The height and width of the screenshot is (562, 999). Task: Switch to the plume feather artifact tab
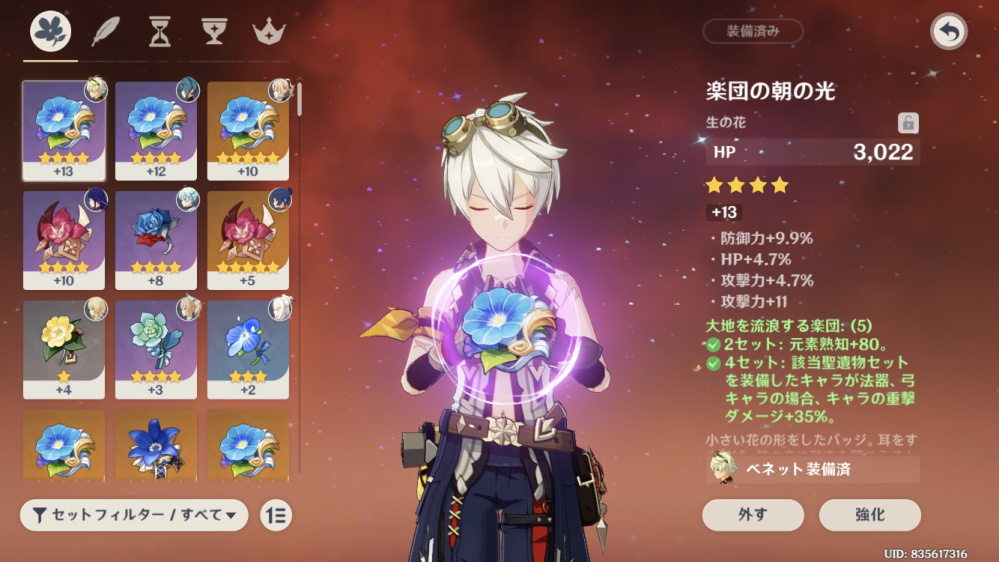click(104, 32)
